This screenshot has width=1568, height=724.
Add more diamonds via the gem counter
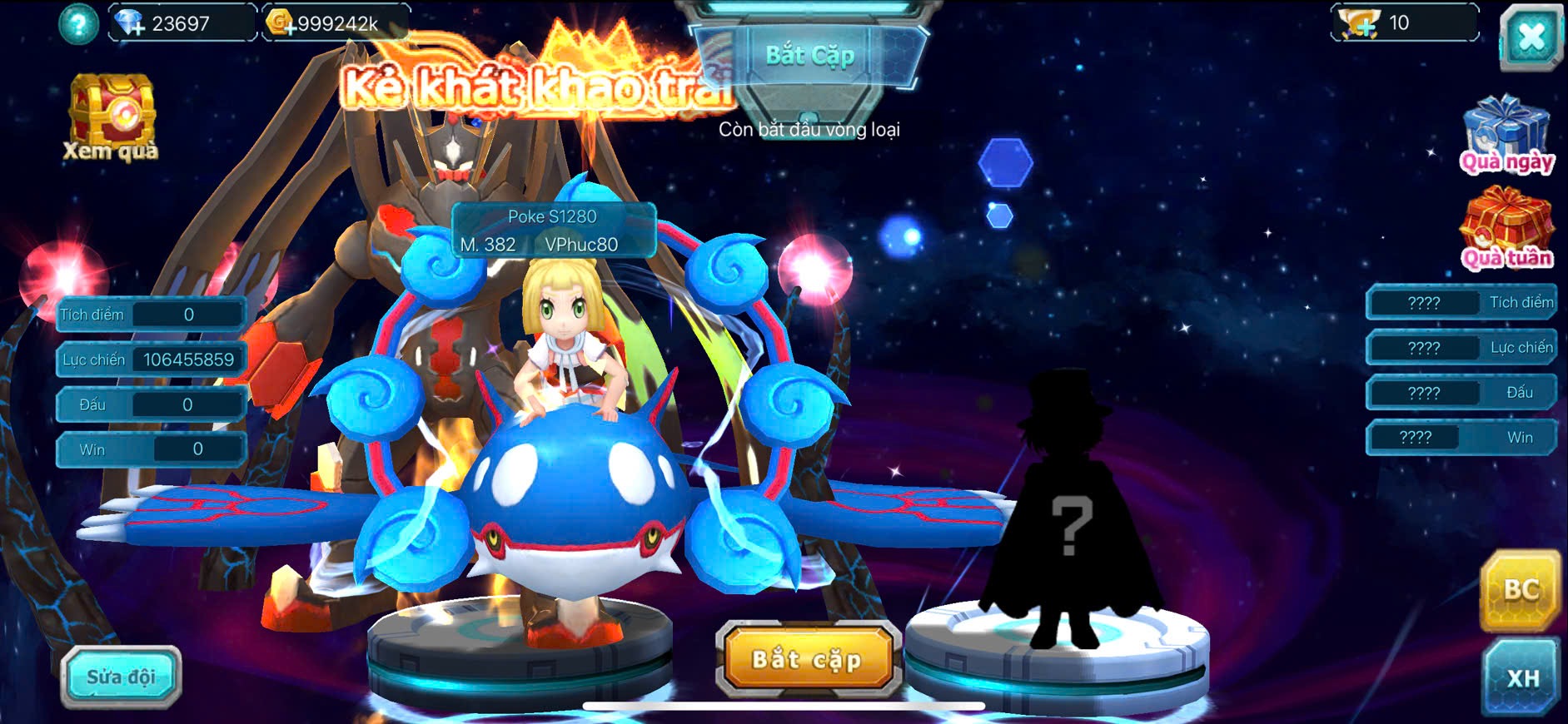click(131, 23)
